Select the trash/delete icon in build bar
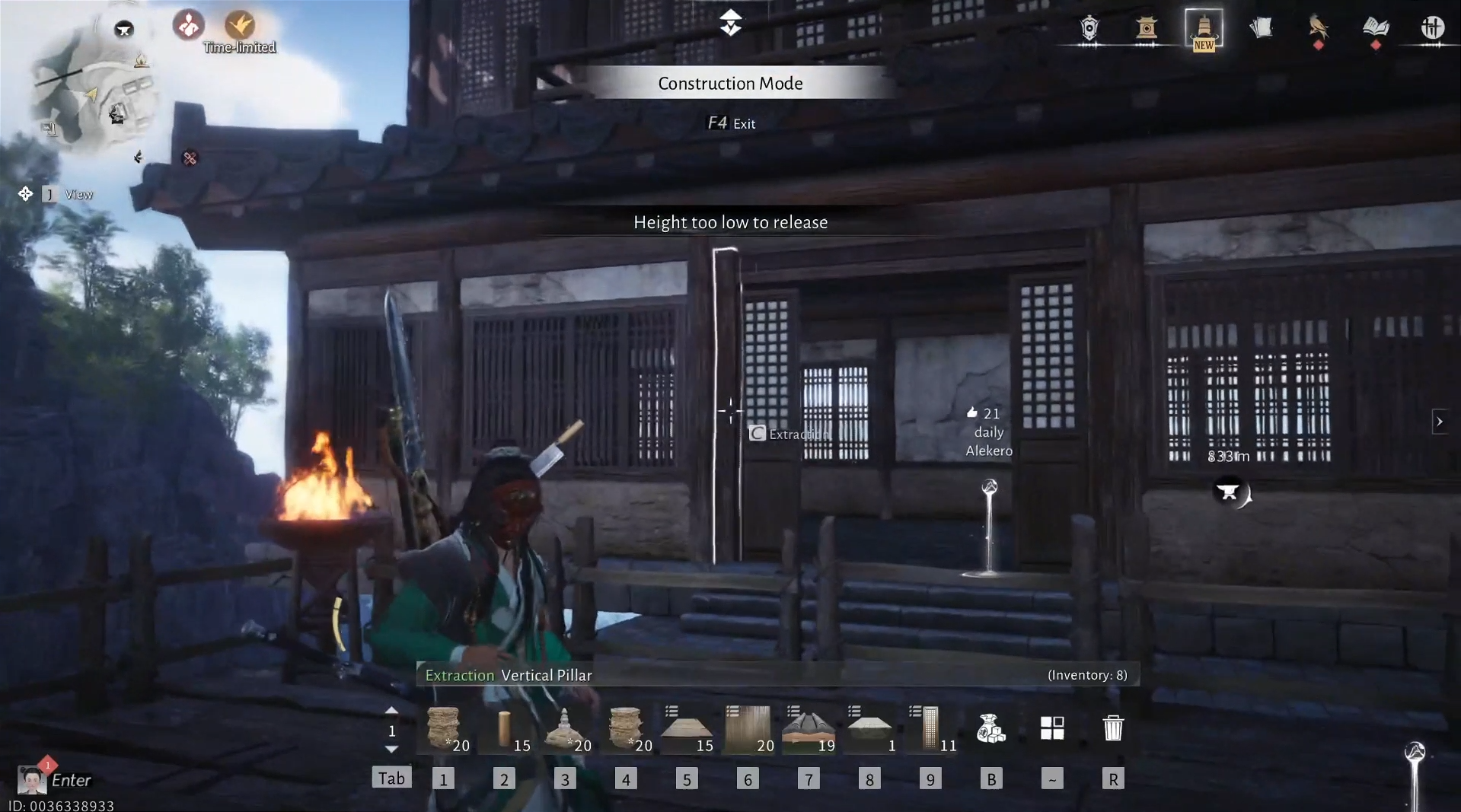Screen dimensions: 1461x812 [1114, 728]
